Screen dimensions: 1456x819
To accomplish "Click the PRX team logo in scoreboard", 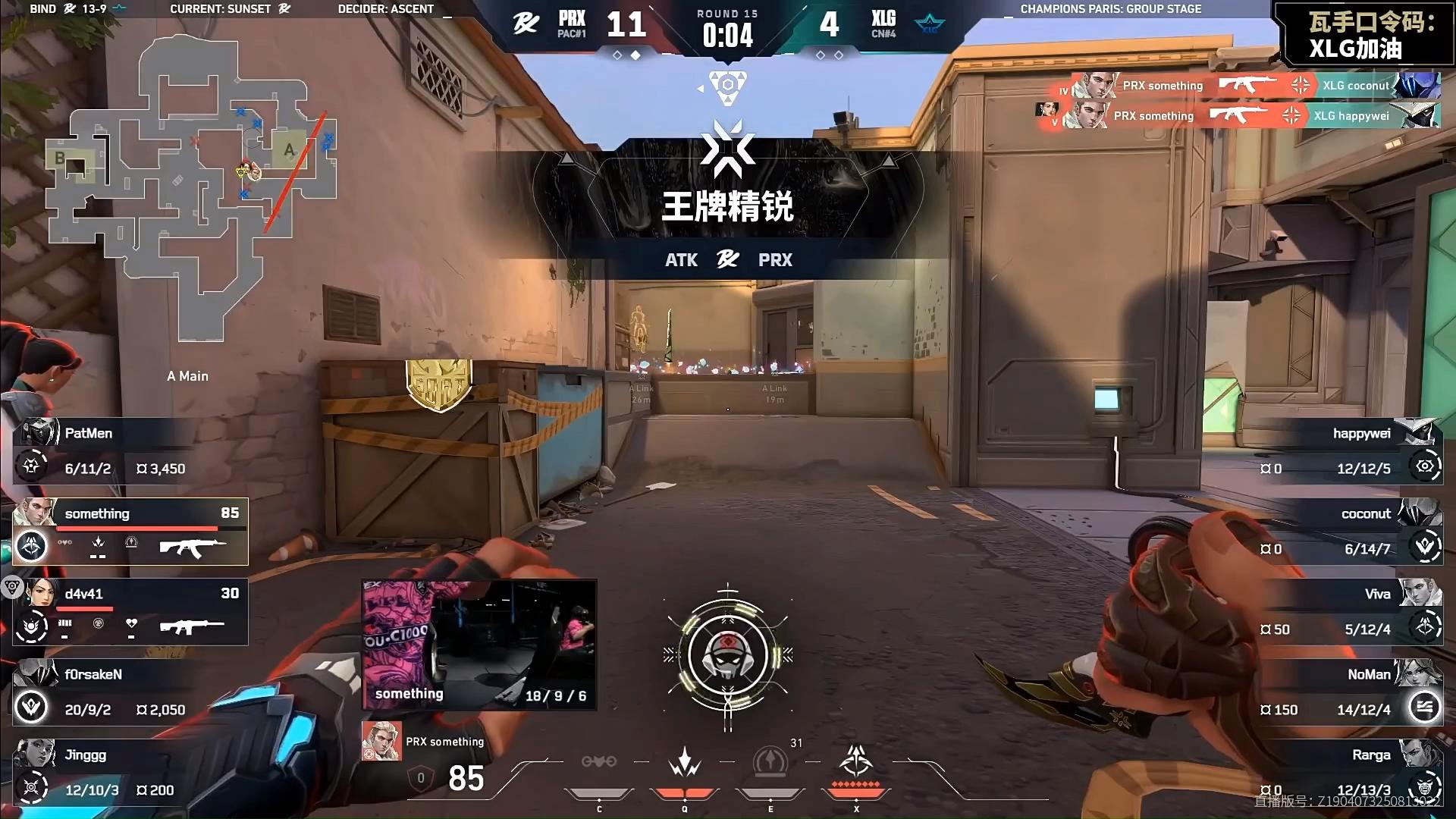I will pos(526,24).
